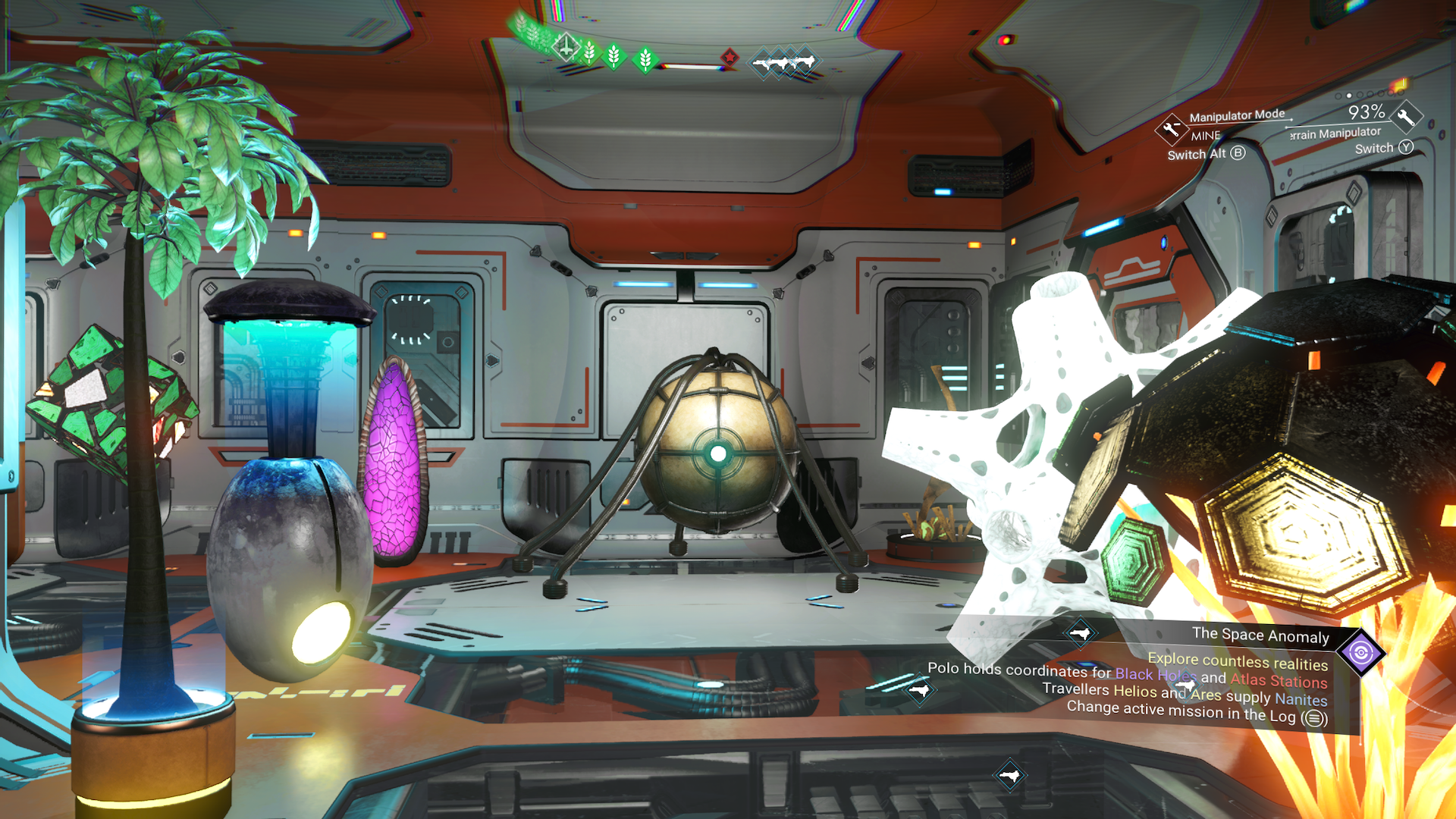Expand the Terrain Manipulator options

(x=1333, y=133)
